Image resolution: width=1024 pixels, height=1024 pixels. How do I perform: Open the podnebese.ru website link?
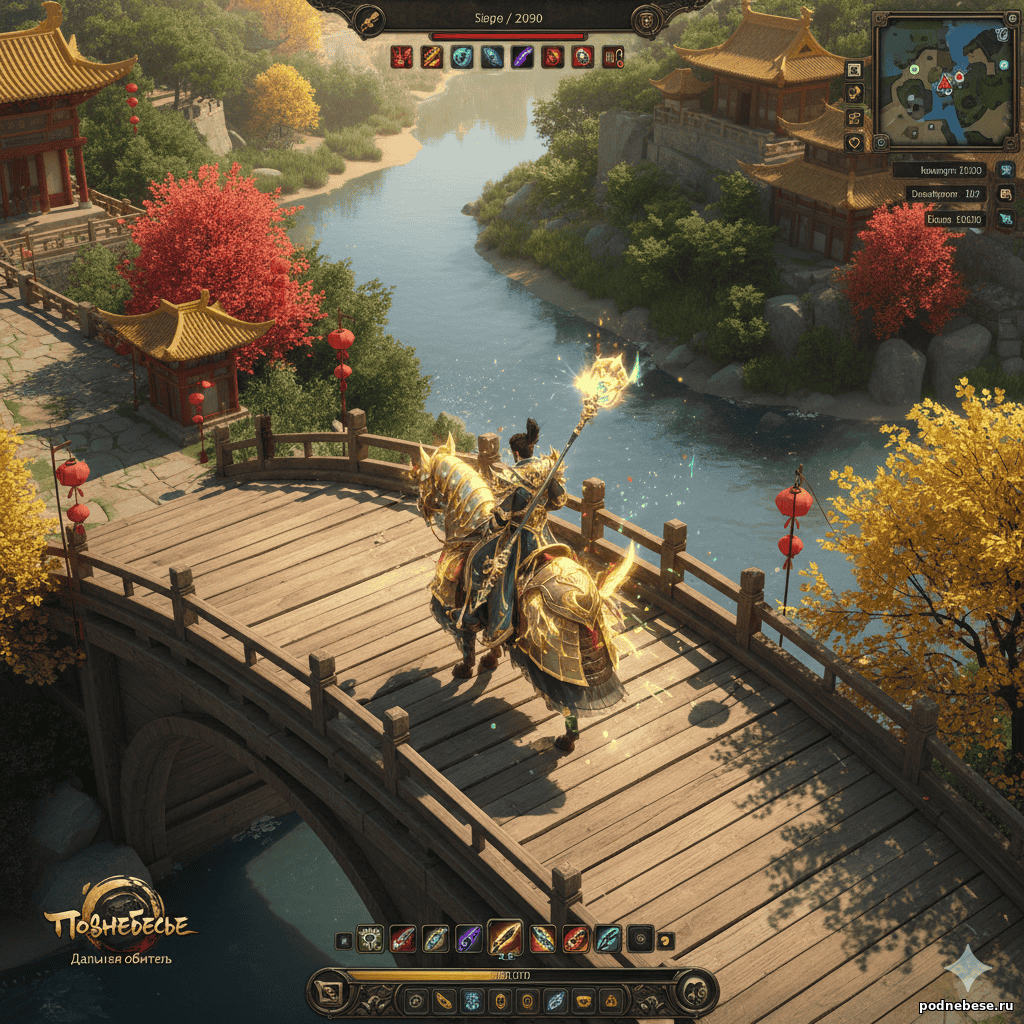tap(965, 1005)
